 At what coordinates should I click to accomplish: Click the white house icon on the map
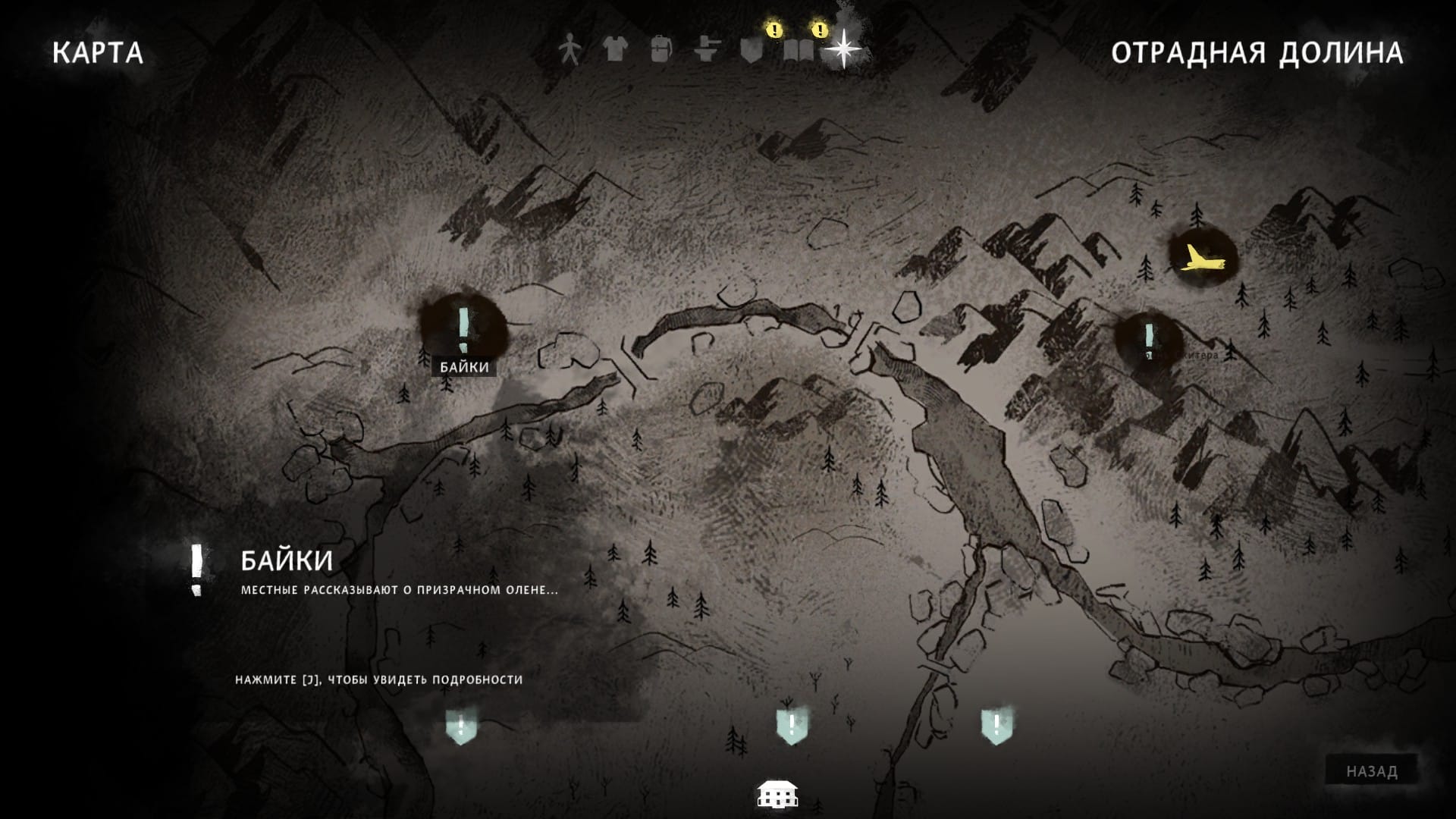tap(777, 794)
